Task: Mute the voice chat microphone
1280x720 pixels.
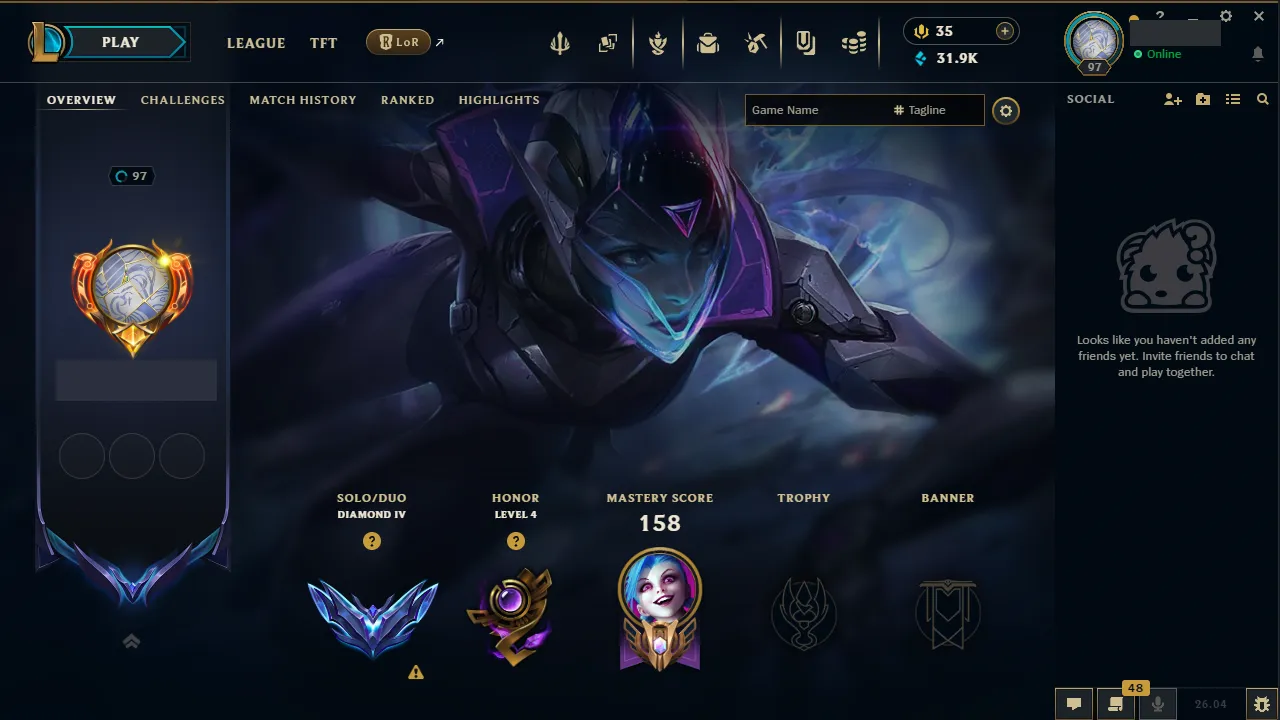Action: pos(1157,703)
